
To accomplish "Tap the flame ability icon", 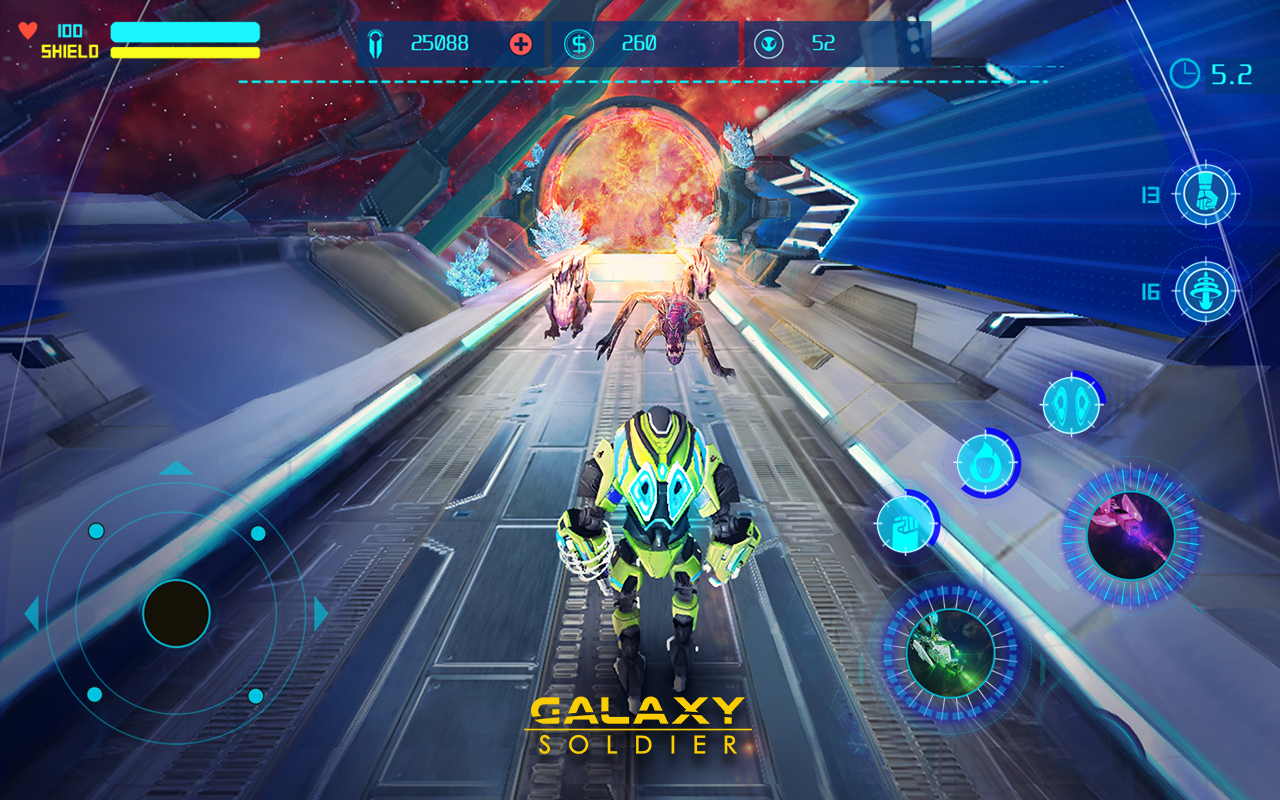I will click(x=983, y=460).
